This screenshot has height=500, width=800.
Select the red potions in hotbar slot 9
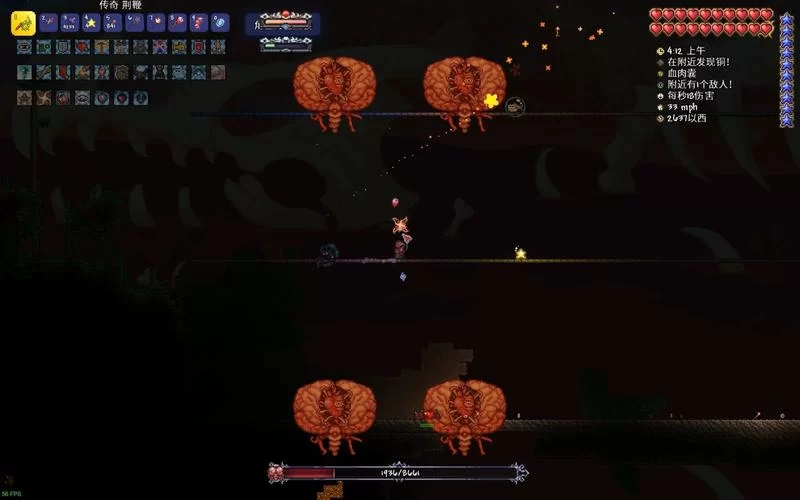[x=198, y=22]
